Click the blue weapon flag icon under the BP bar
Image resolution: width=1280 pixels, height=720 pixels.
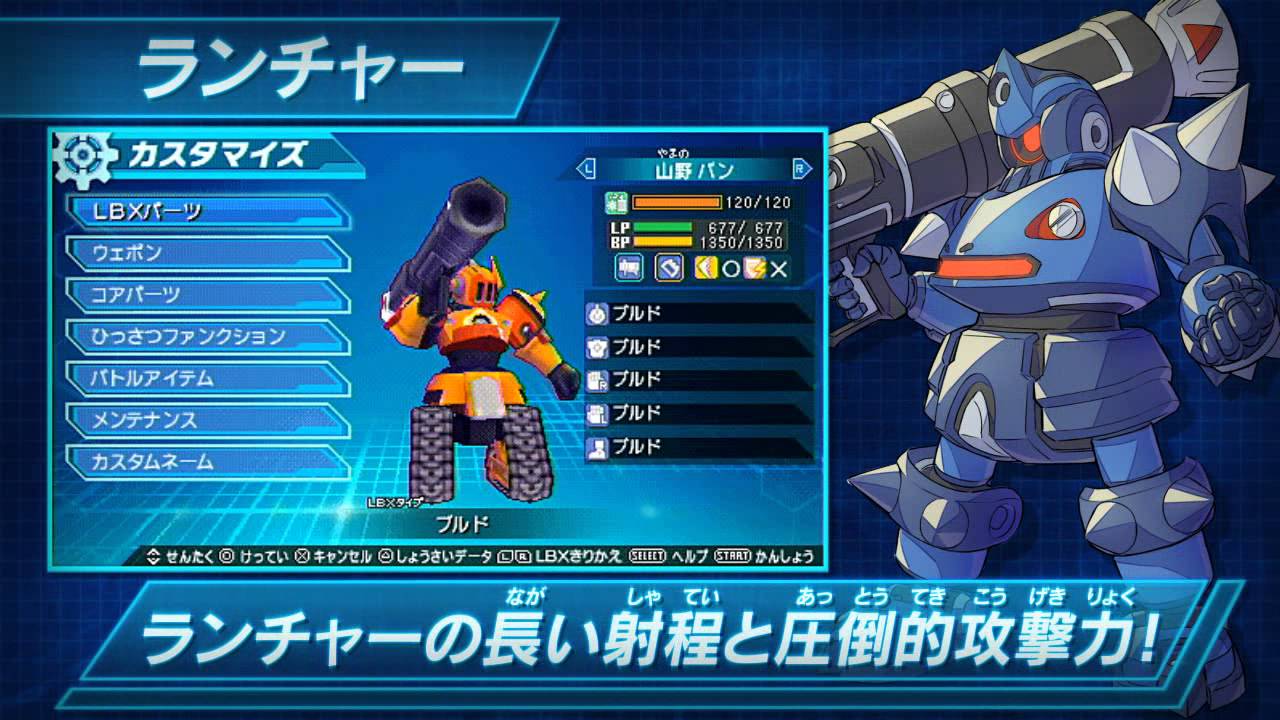pos(628,268)
